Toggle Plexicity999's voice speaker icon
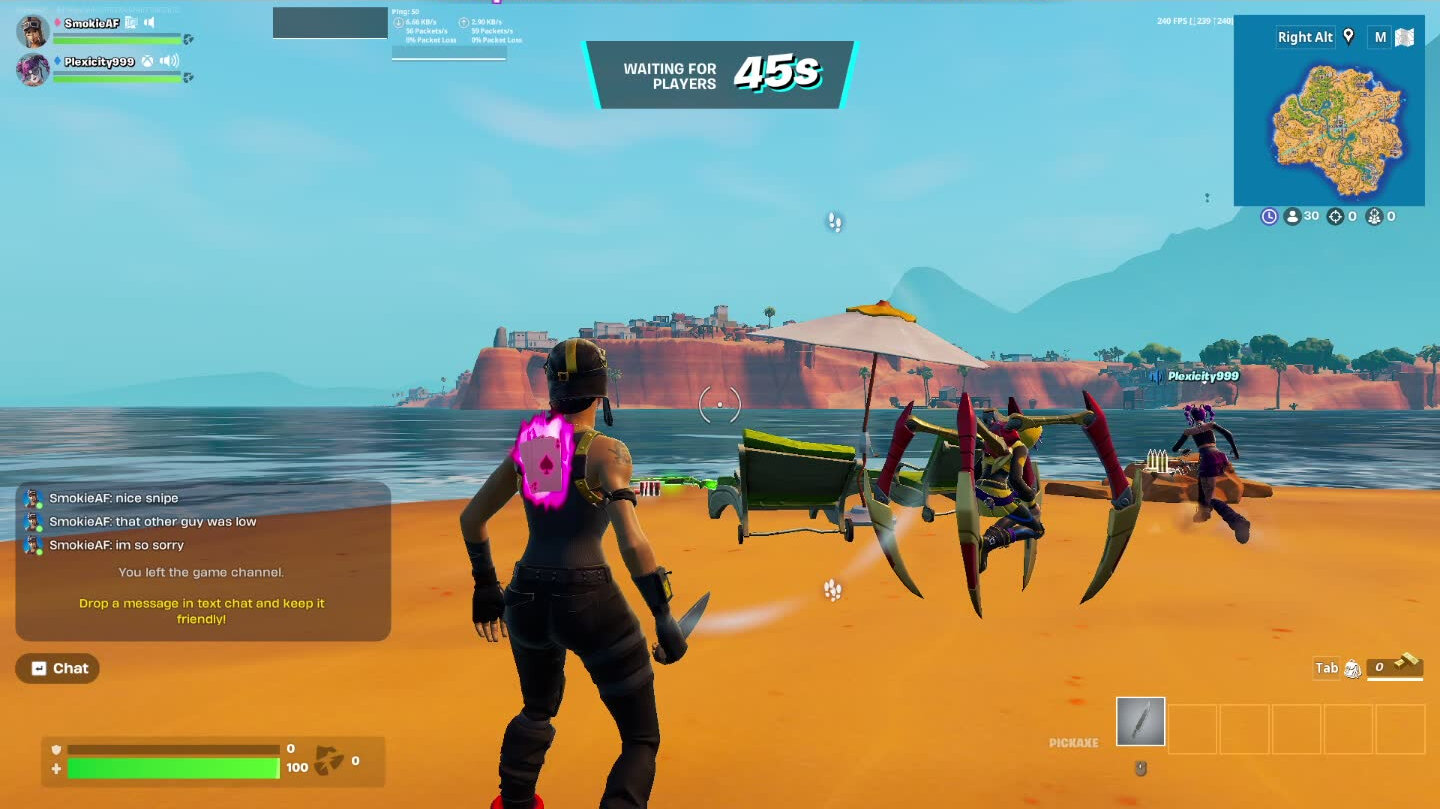 coord(169,61)
